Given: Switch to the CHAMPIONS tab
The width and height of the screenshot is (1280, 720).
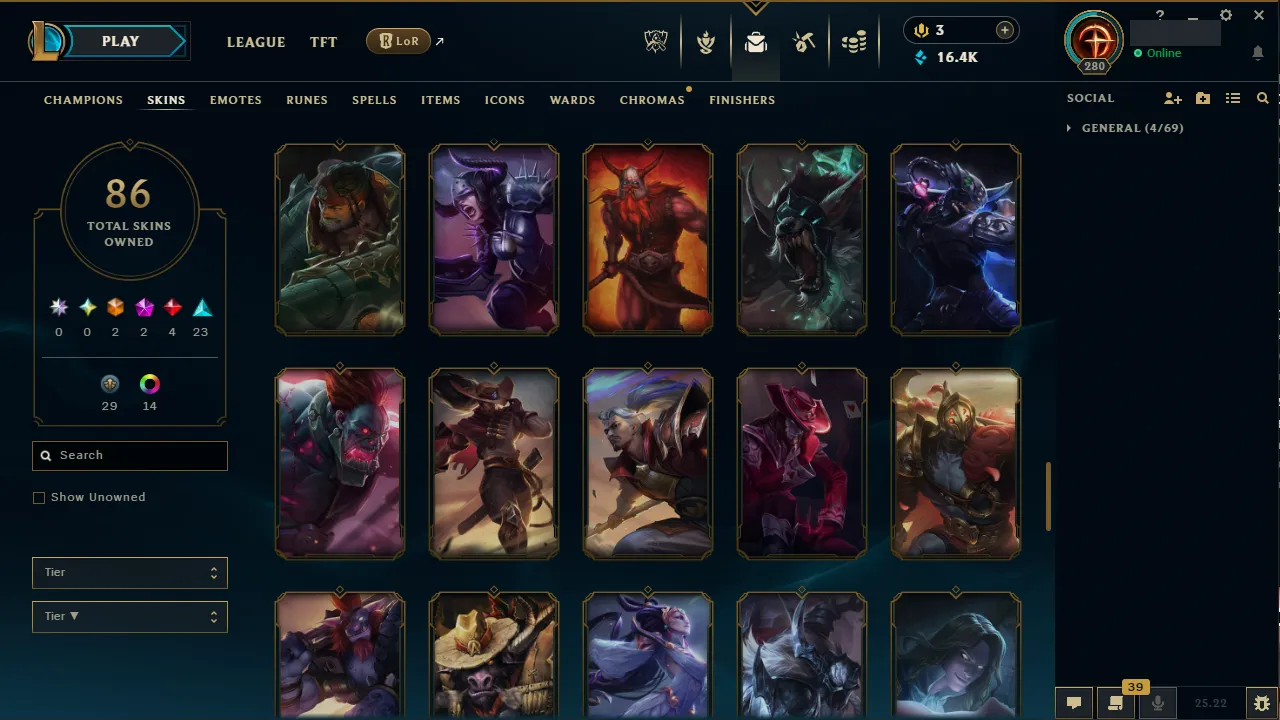Looking at the screenshot, I should 83,100.
